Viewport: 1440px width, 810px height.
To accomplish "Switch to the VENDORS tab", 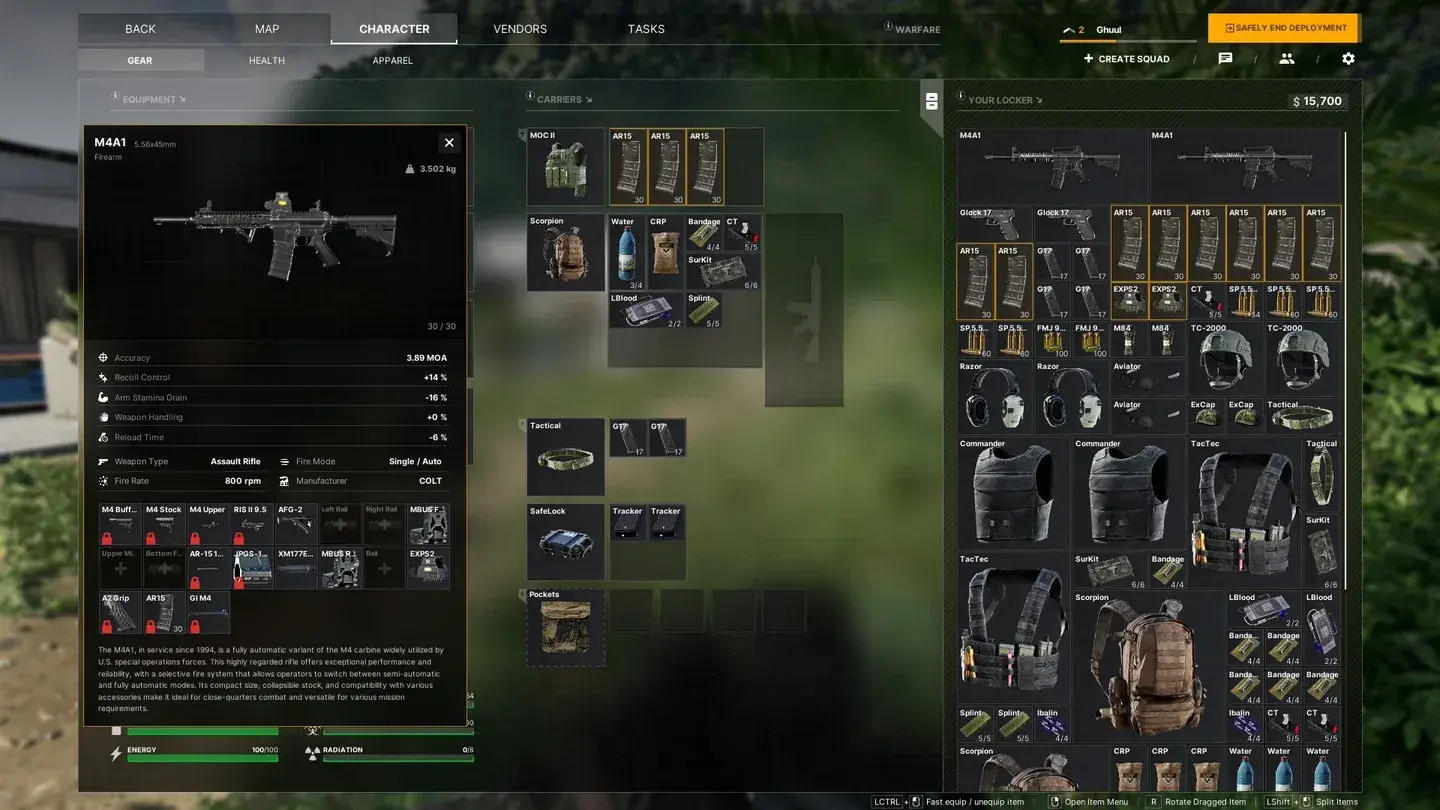I will click(x=519, y=28).
